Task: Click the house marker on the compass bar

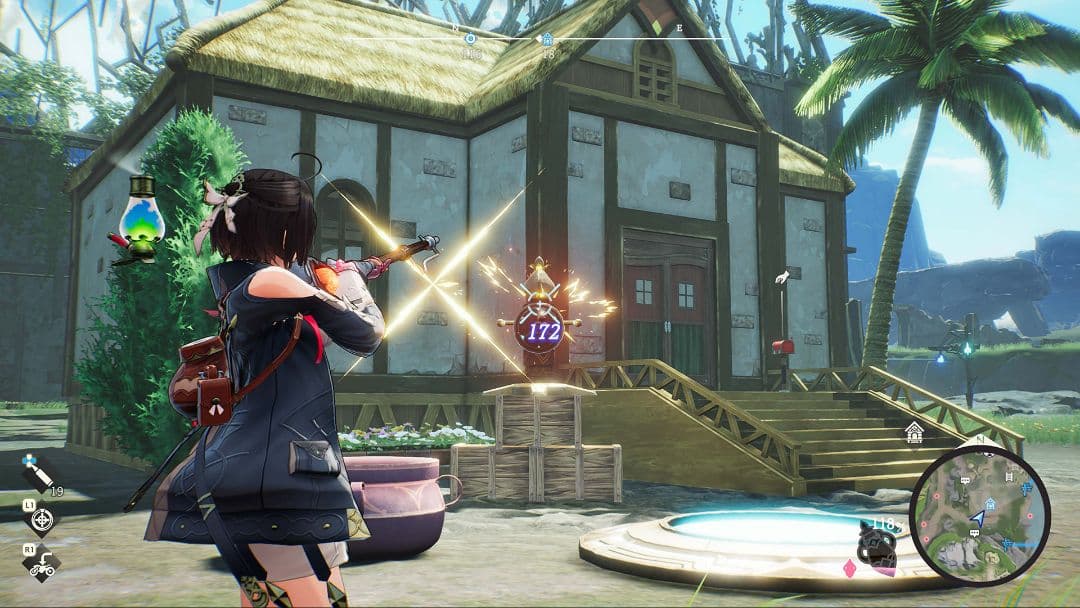Action: (547, 39)
